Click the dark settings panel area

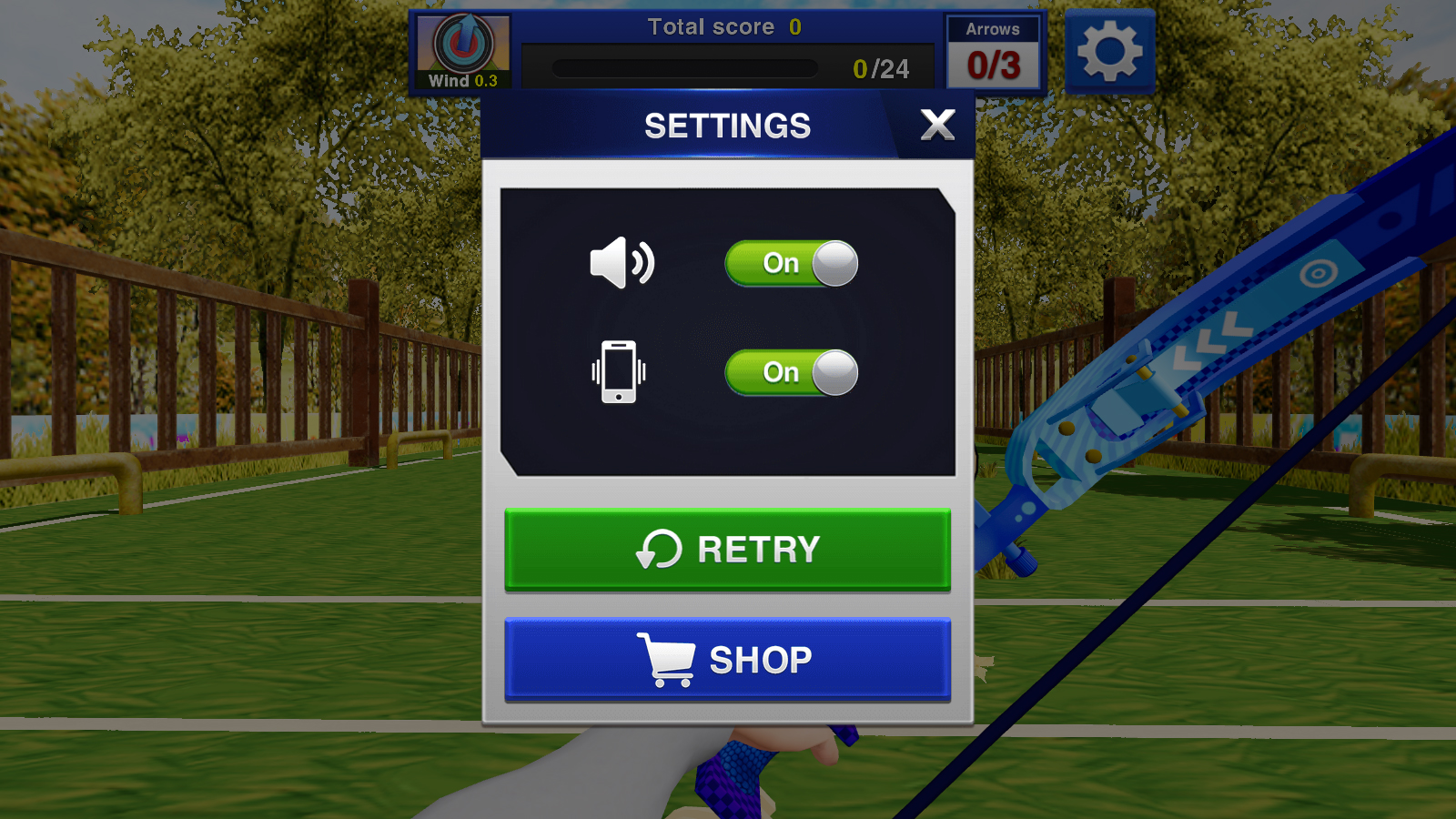[x=726, y=437]
